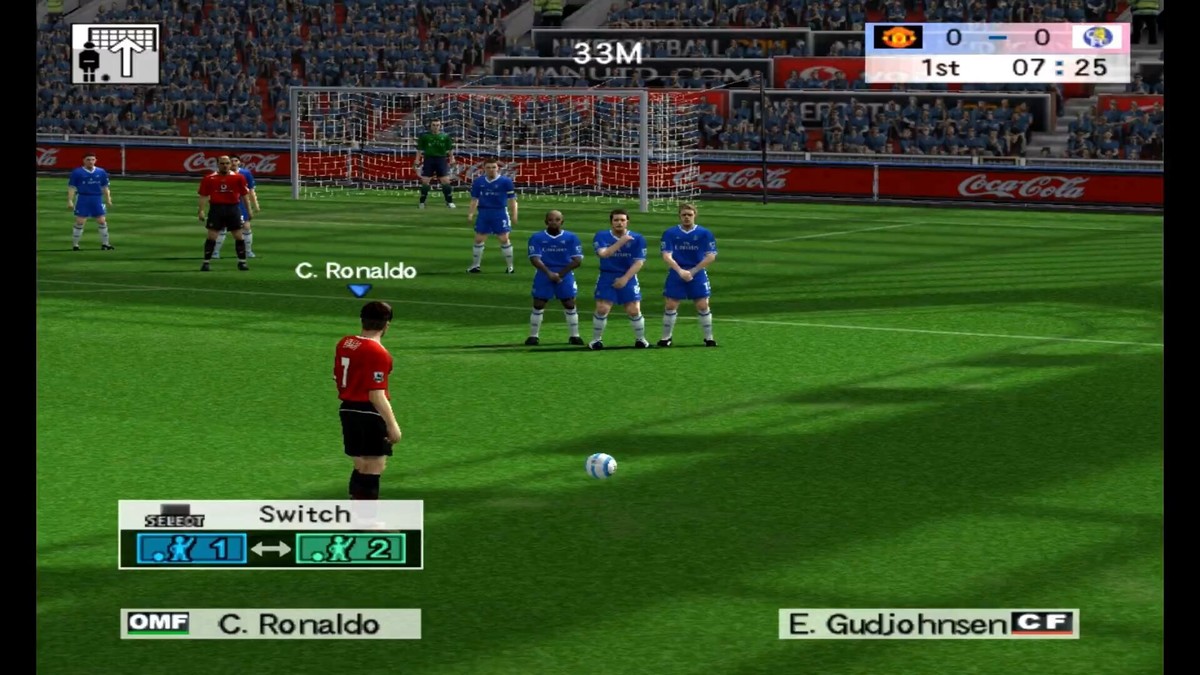This screenshot has height=675, width=1200.
Task: Select the blue kicker 1 option
Action: 192,548
